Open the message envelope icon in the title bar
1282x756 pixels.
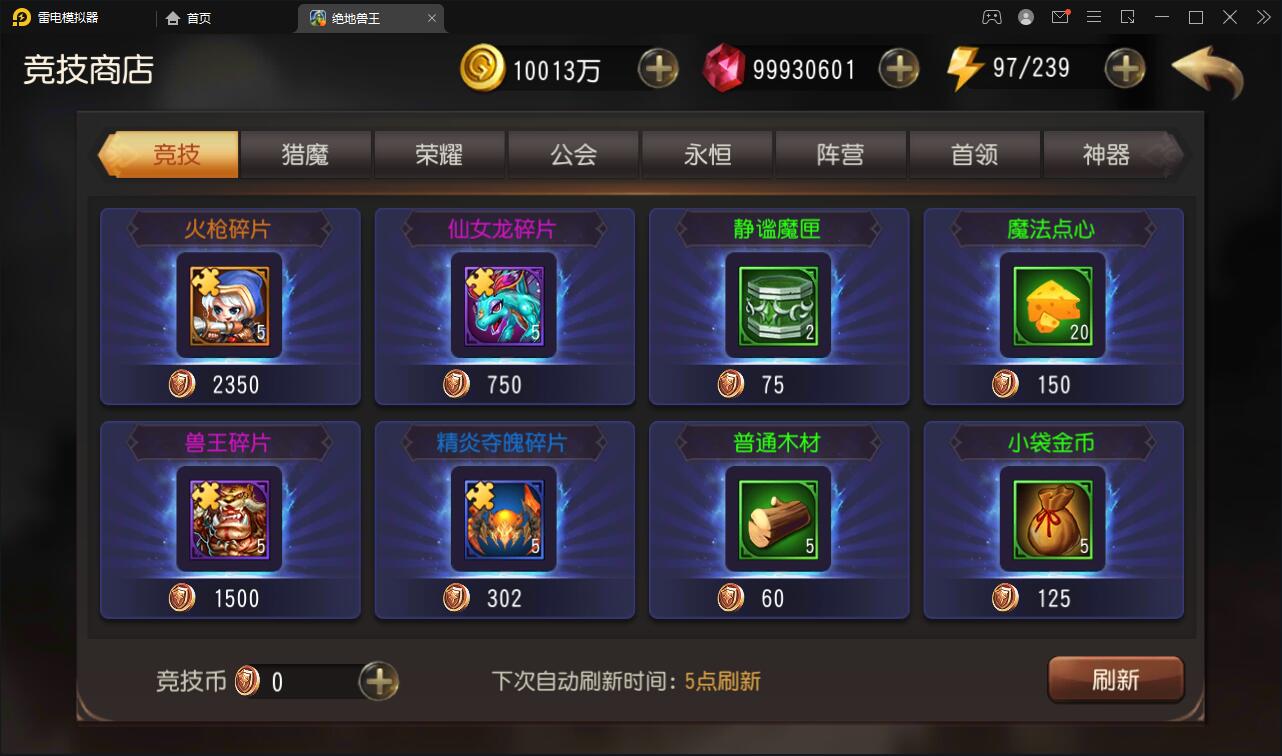tap(1060, 17)
